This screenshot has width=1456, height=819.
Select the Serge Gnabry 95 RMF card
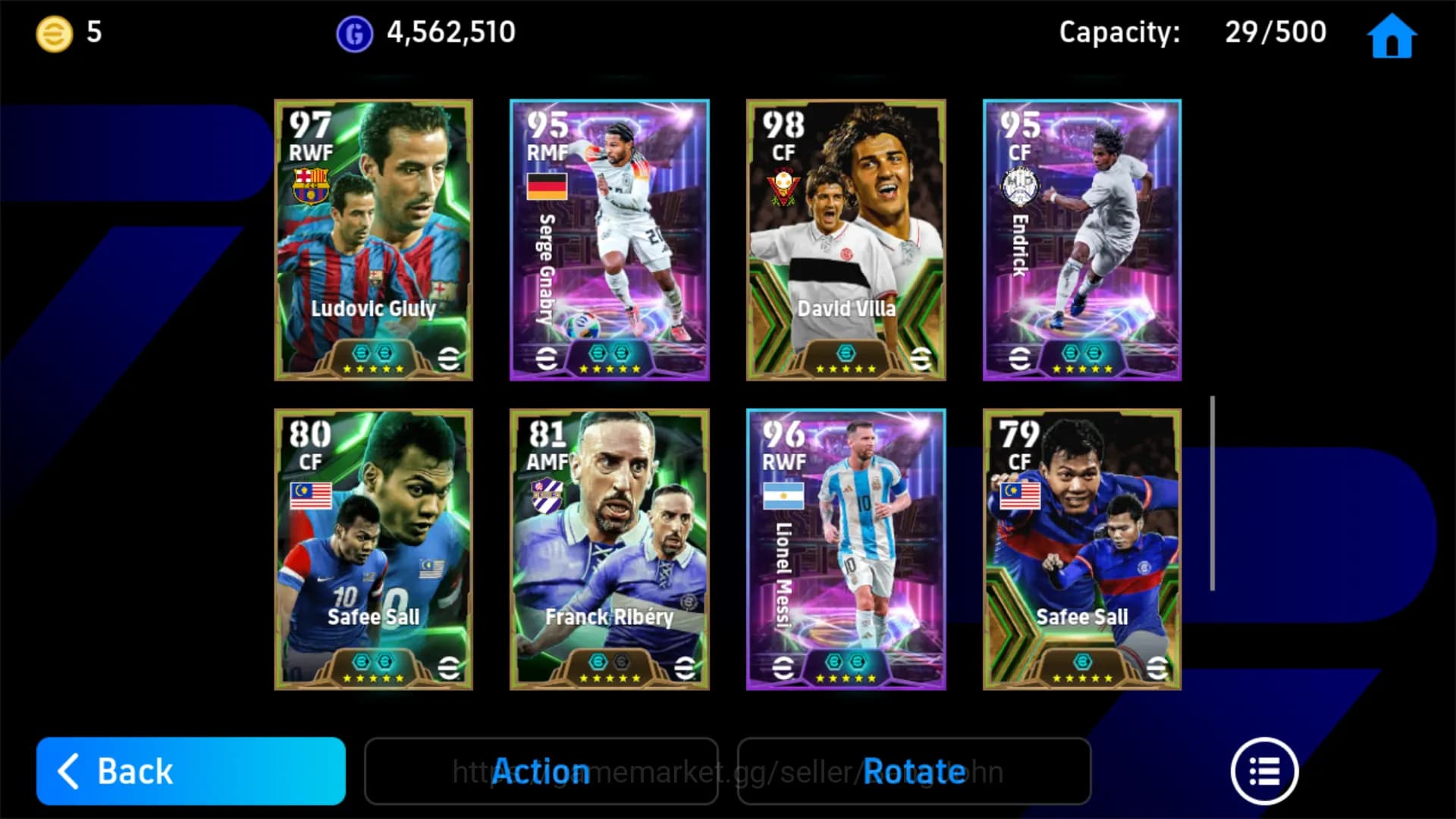(x=608, y=239)
